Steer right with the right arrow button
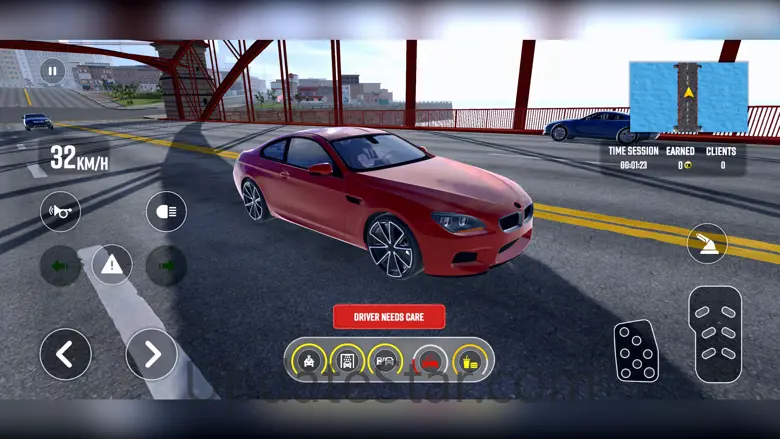780x439 pixels. (x=151, y=354)
